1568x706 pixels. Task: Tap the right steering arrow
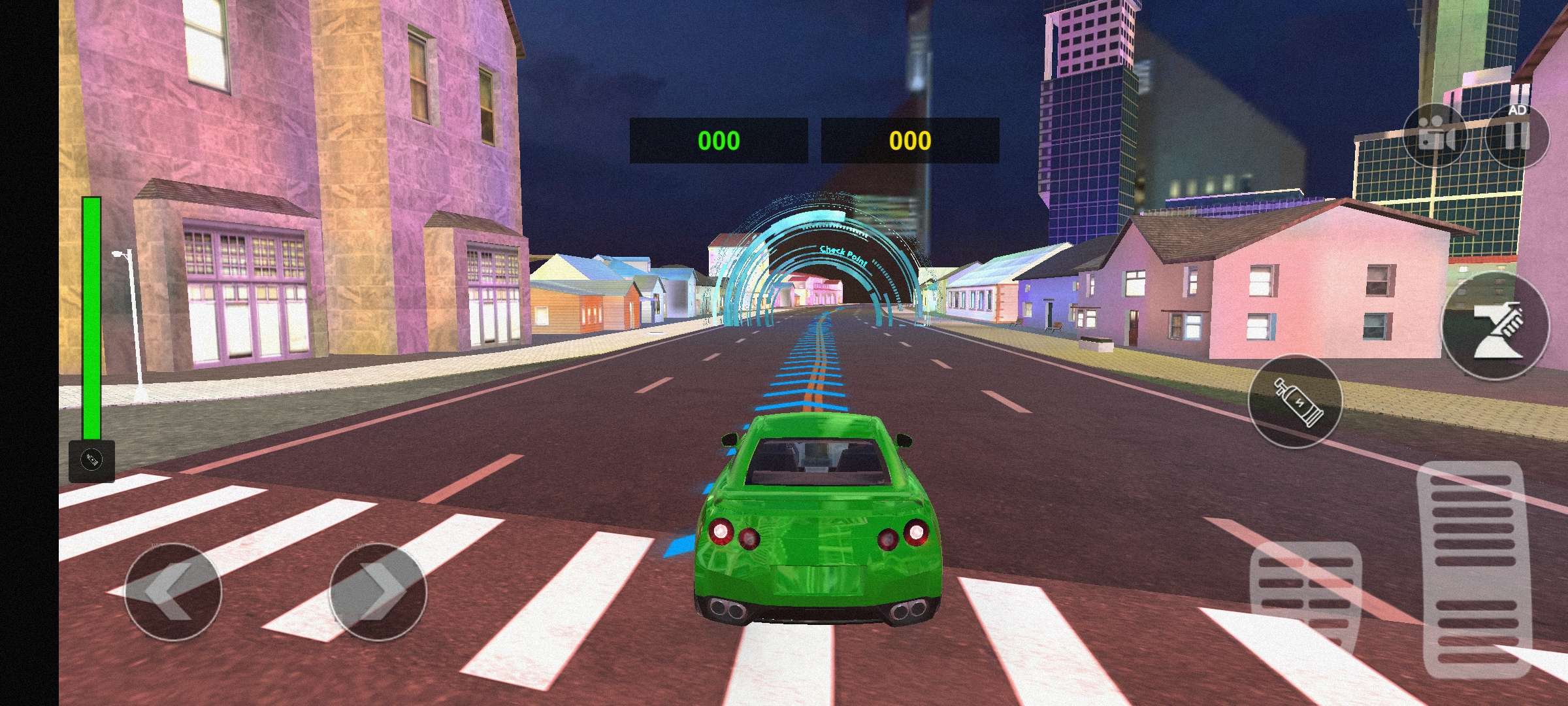pos(371,591)
